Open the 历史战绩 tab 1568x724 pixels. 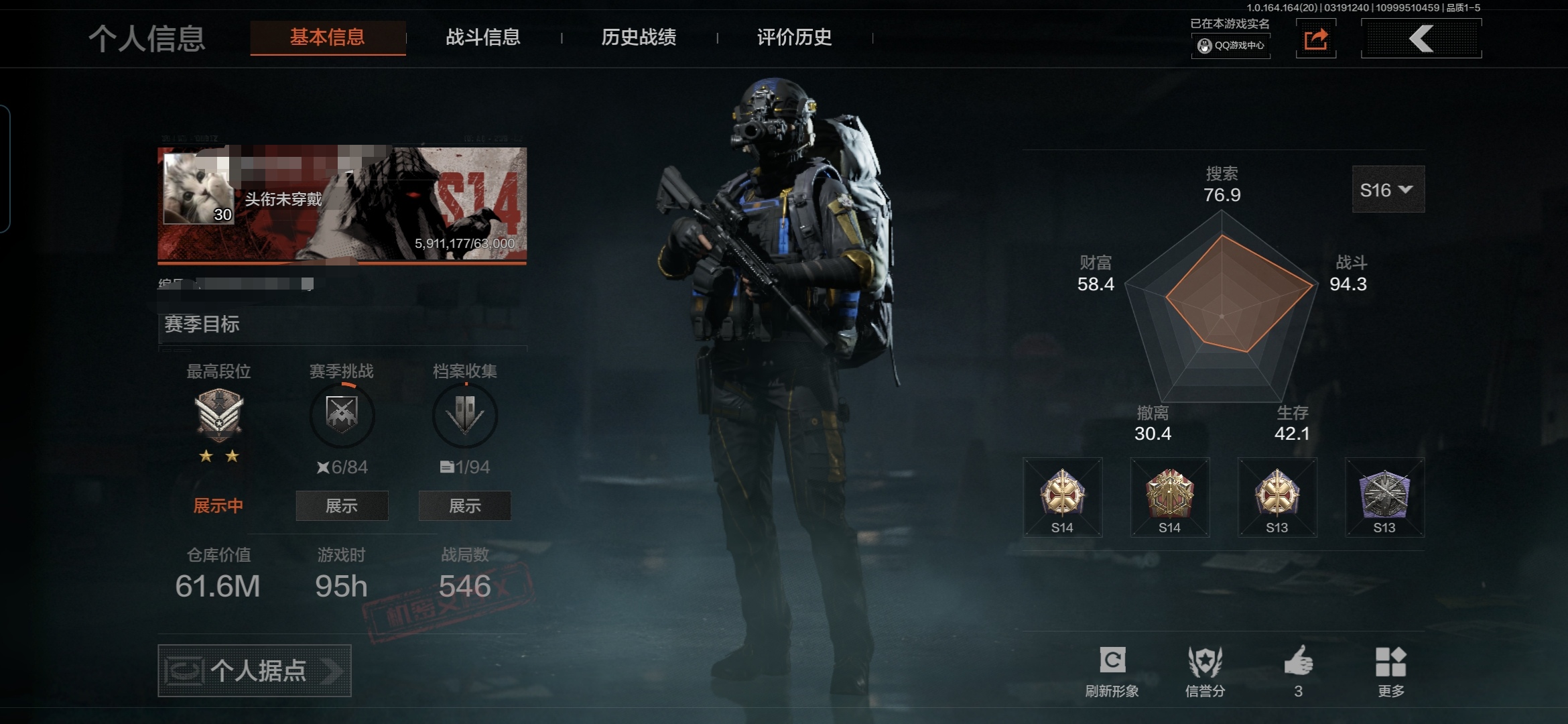click(639, 38)
